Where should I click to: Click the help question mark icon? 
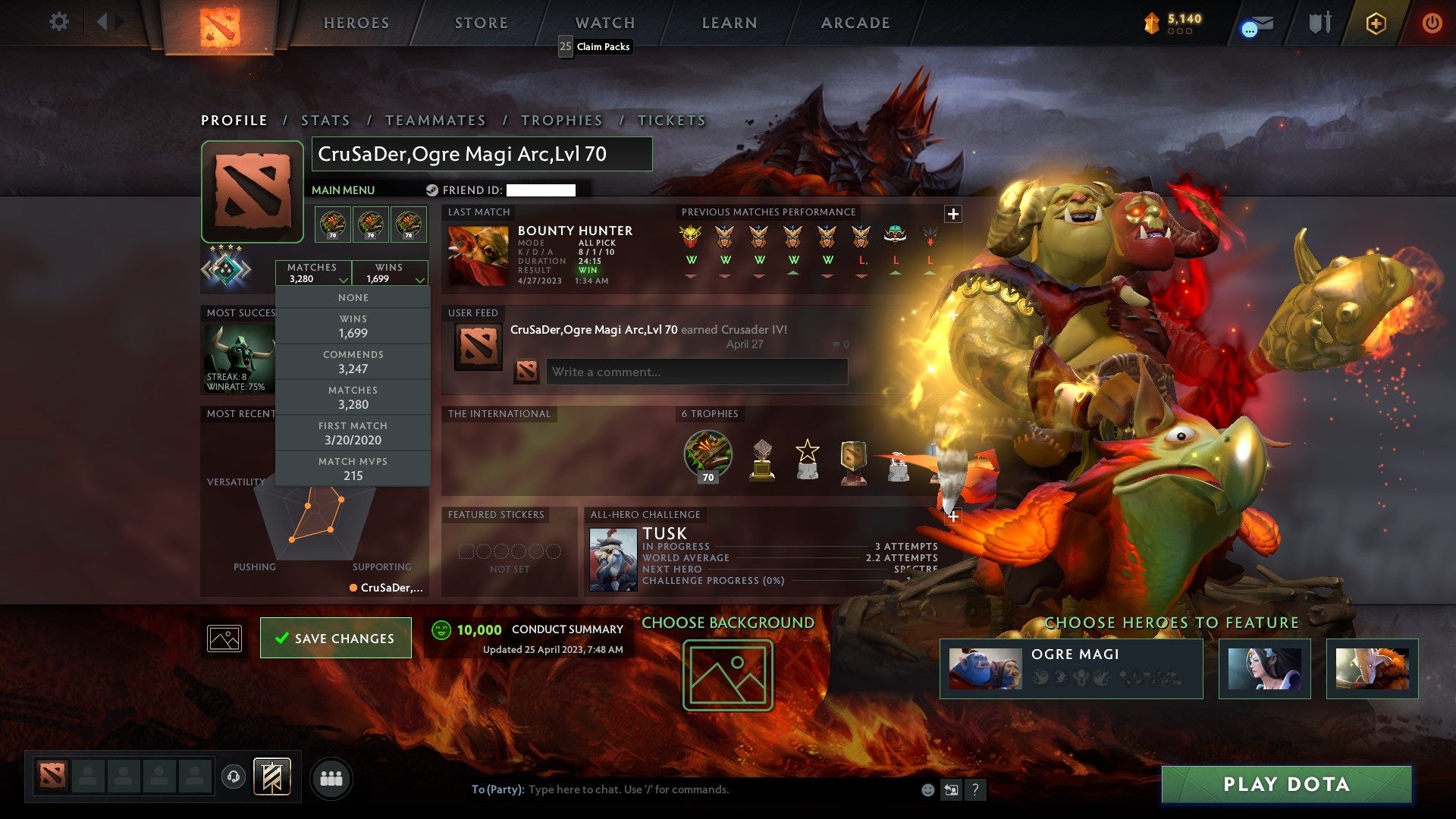click(975, 789)
